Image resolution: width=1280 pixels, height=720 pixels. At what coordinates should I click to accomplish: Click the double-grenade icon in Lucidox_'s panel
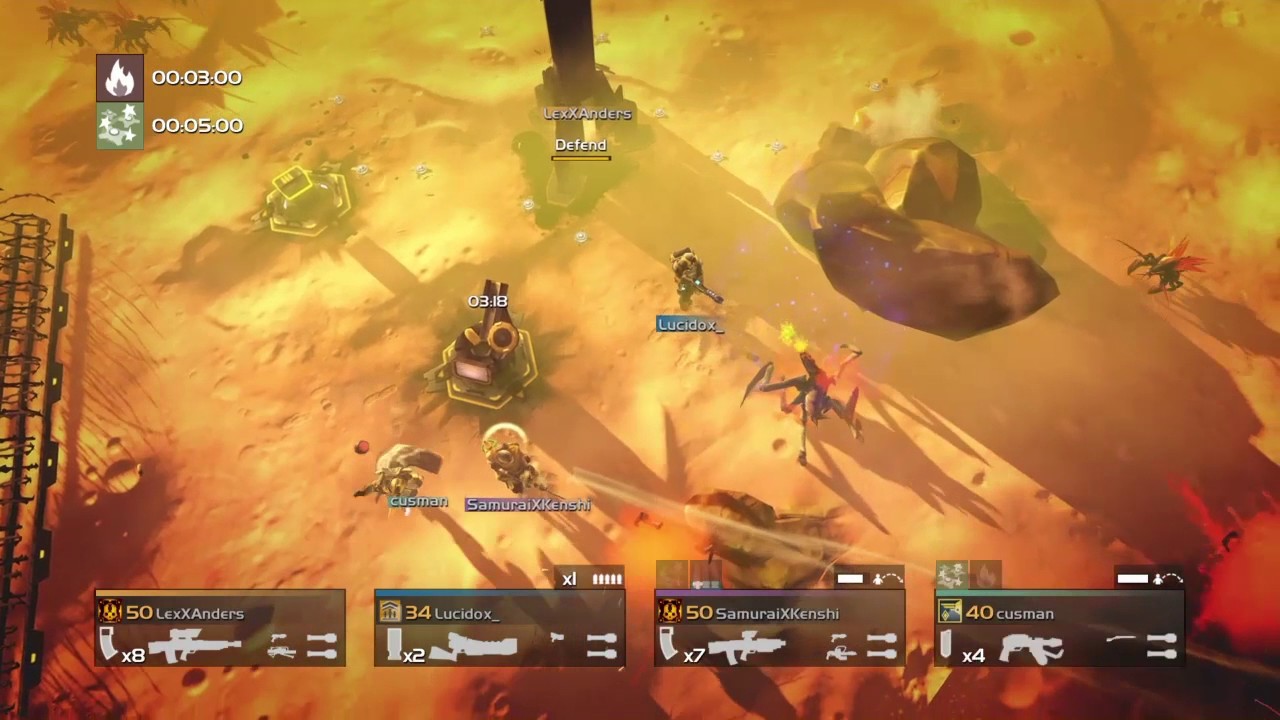(x=602, y=645)
